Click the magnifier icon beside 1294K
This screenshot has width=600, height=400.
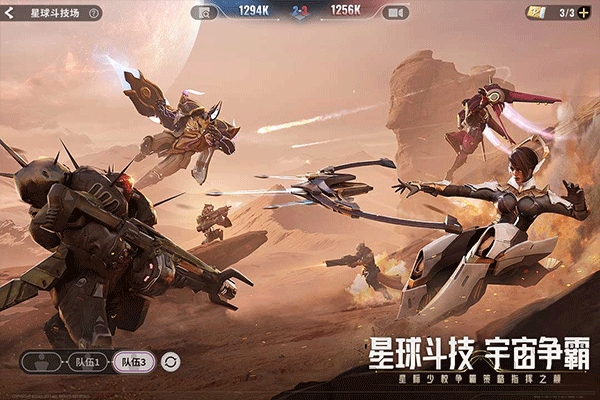(x=206, y=13)
